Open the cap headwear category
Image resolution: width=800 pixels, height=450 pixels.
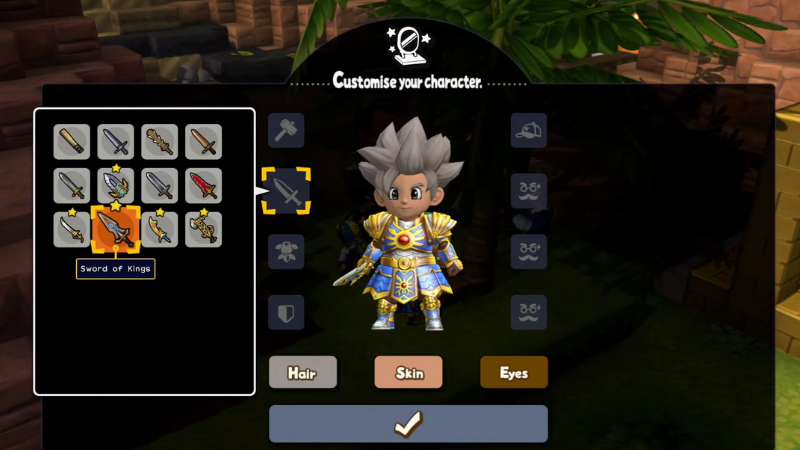529,130
